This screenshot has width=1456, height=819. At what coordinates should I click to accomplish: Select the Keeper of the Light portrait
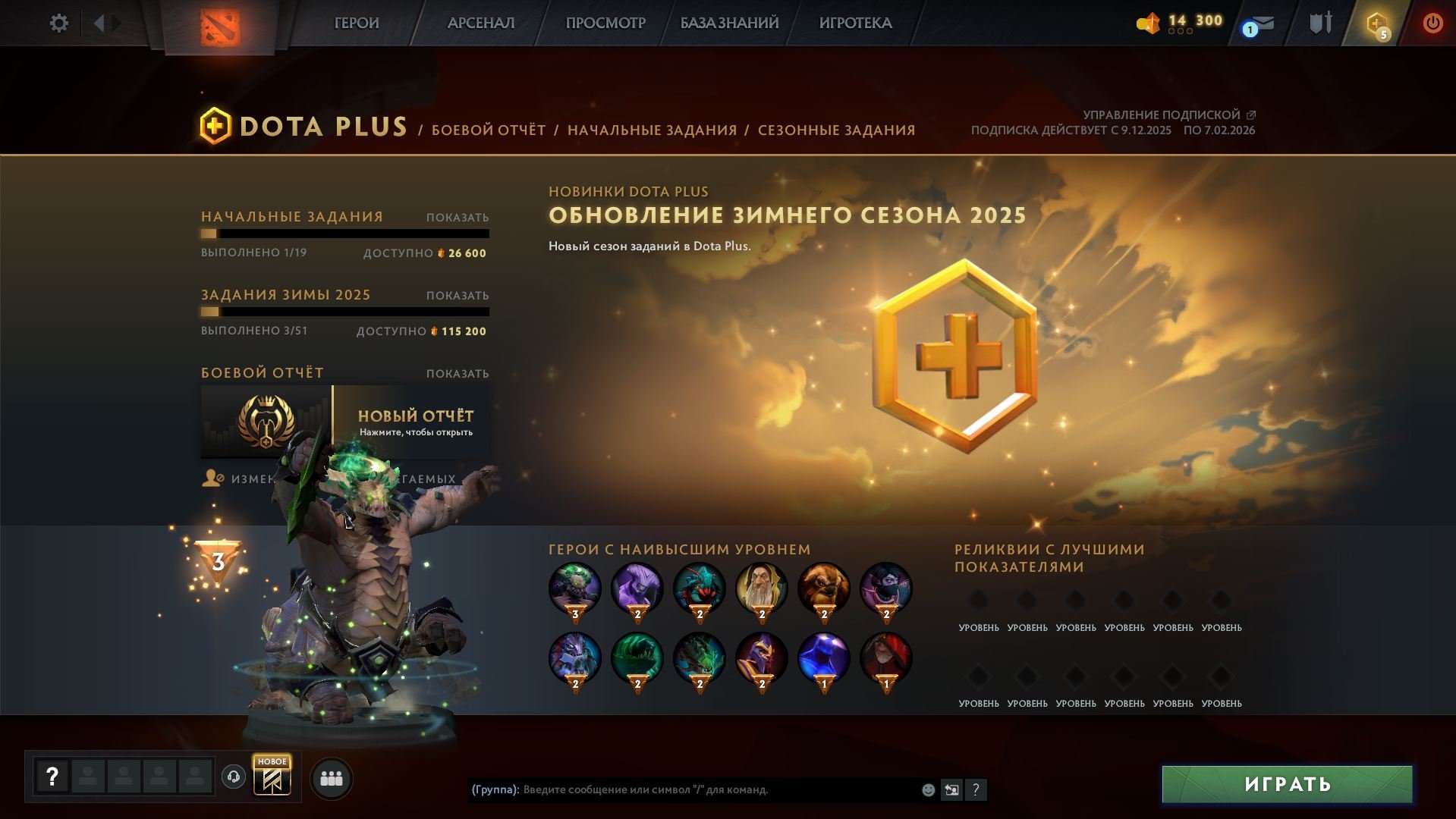(761, 588)
